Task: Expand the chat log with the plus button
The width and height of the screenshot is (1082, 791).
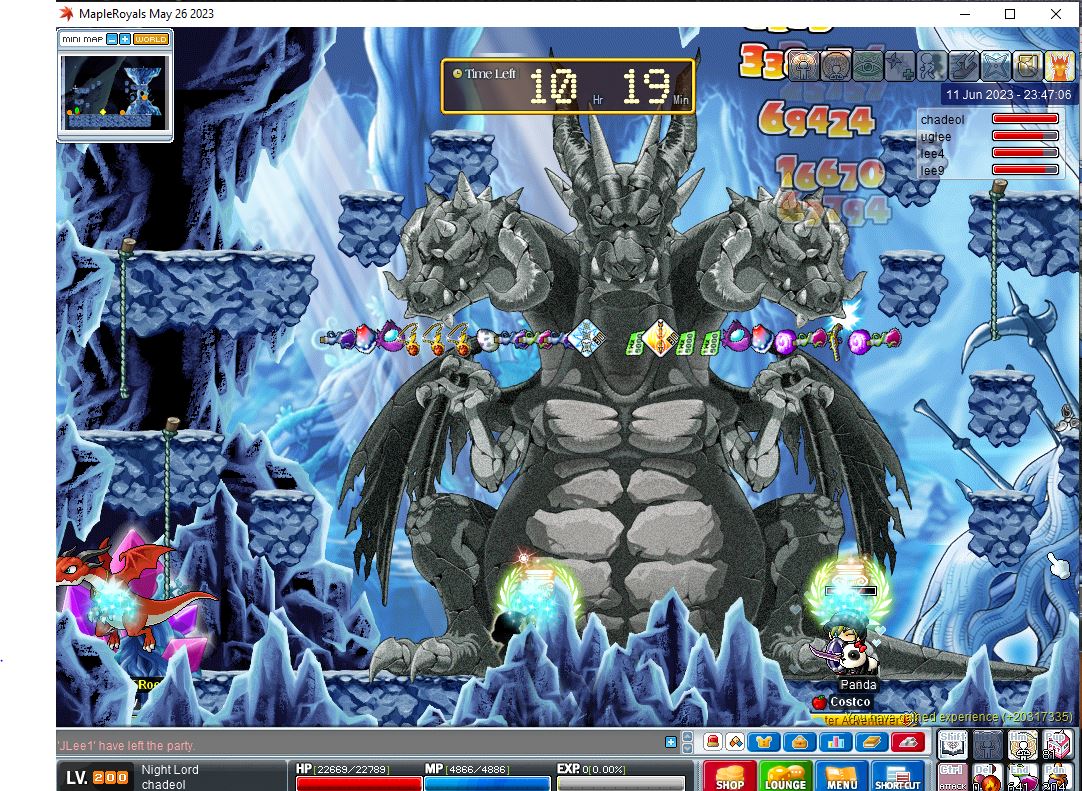Action: click(670, 742)
